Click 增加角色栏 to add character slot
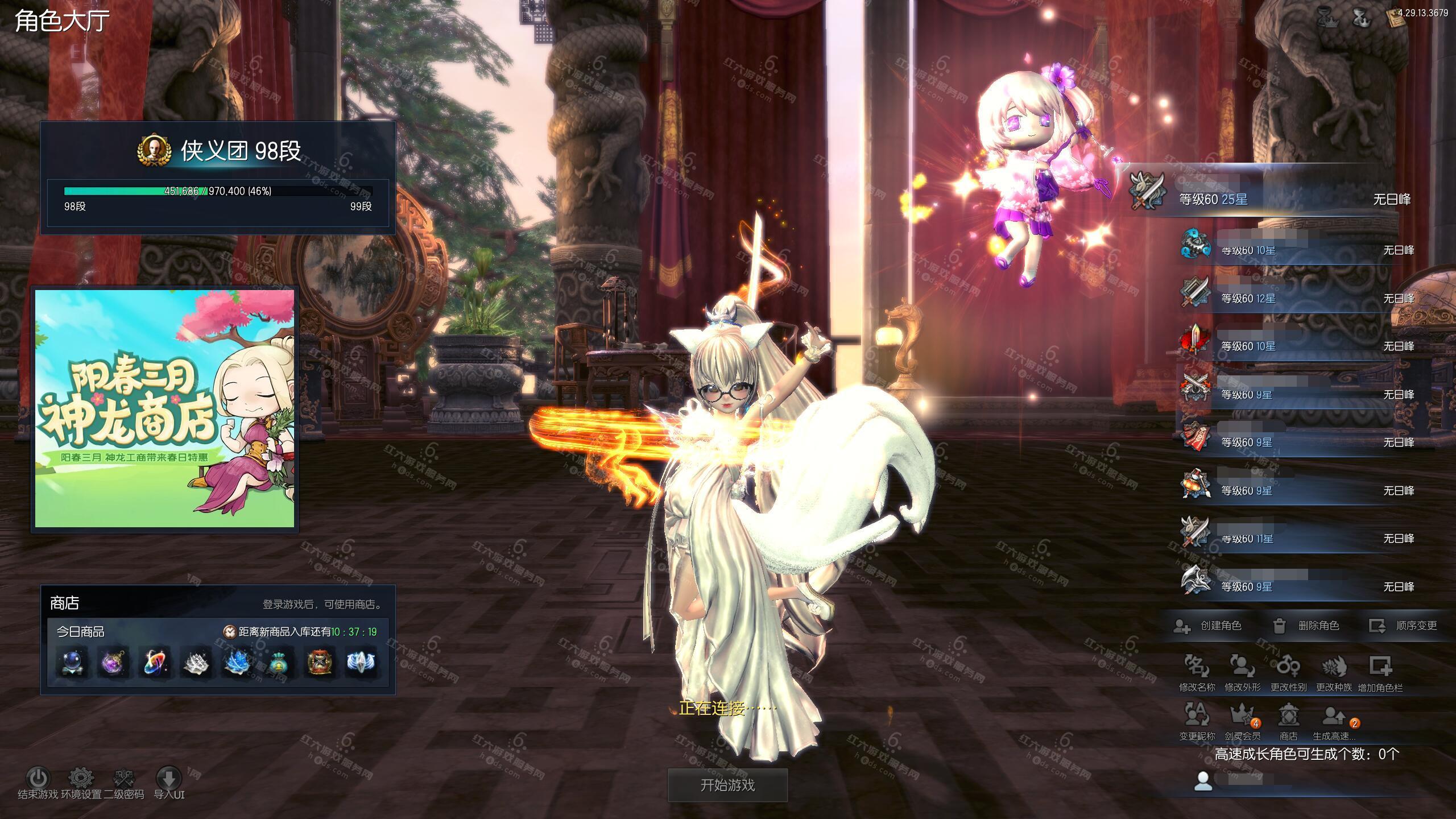 pyautogui.click(x=1380, y=672)
